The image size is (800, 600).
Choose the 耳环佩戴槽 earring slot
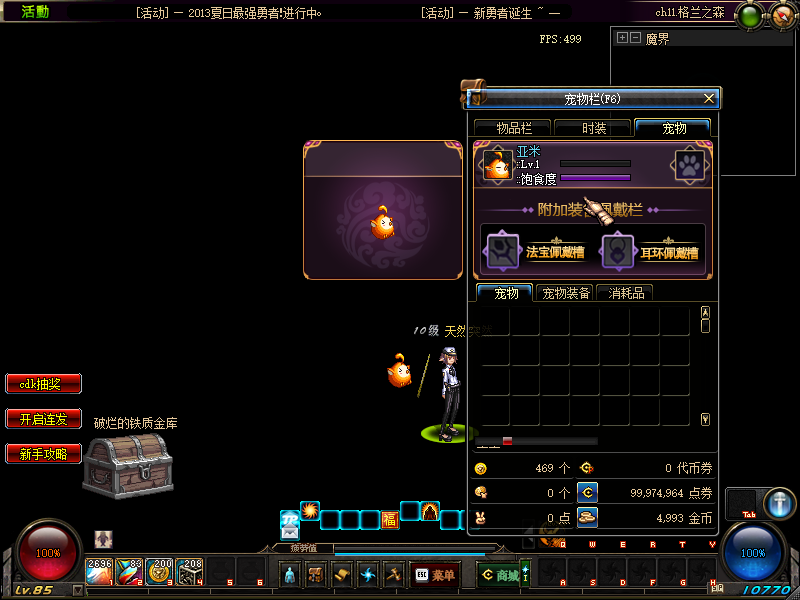coord(650,250)
